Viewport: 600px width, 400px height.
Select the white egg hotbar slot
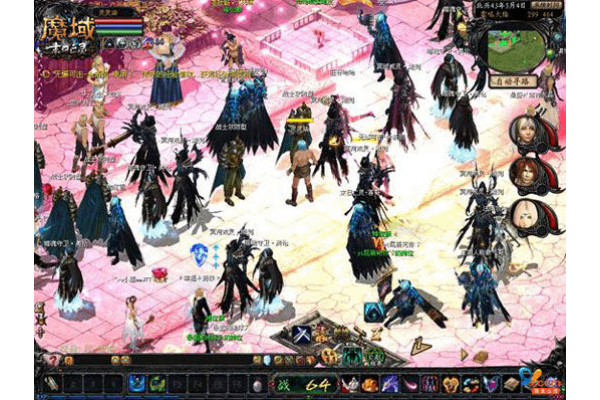256,384
